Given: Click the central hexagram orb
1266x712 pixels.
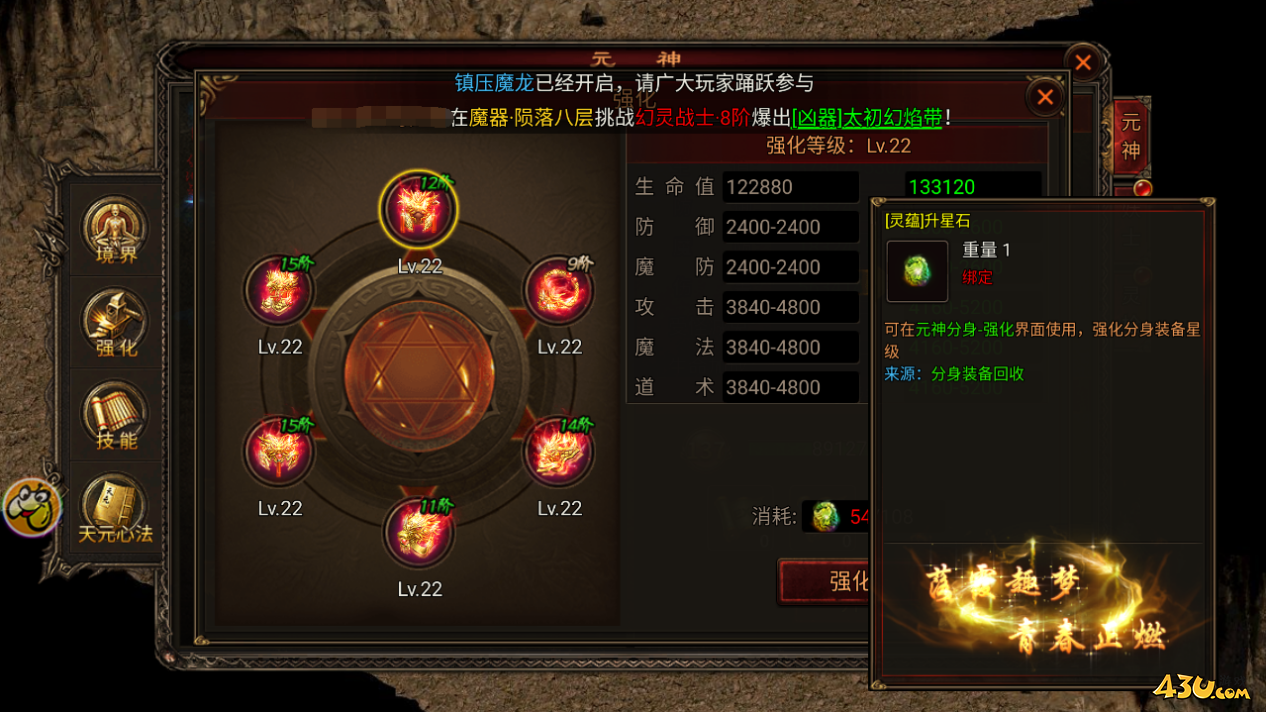Looking at the screenshot, I should (x=419, y=374).
